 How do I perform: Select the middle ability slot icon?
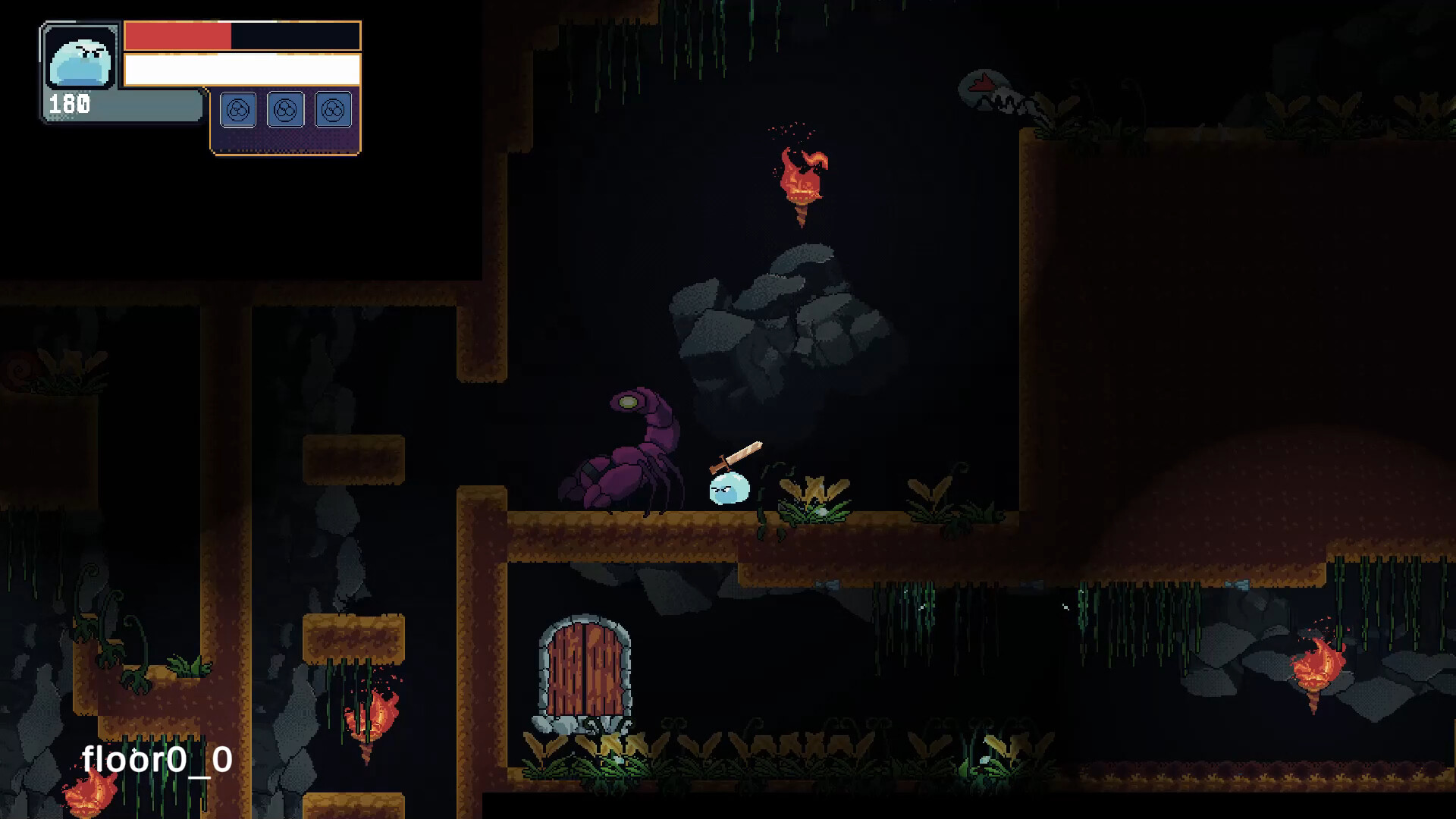[x=285, y=109]
